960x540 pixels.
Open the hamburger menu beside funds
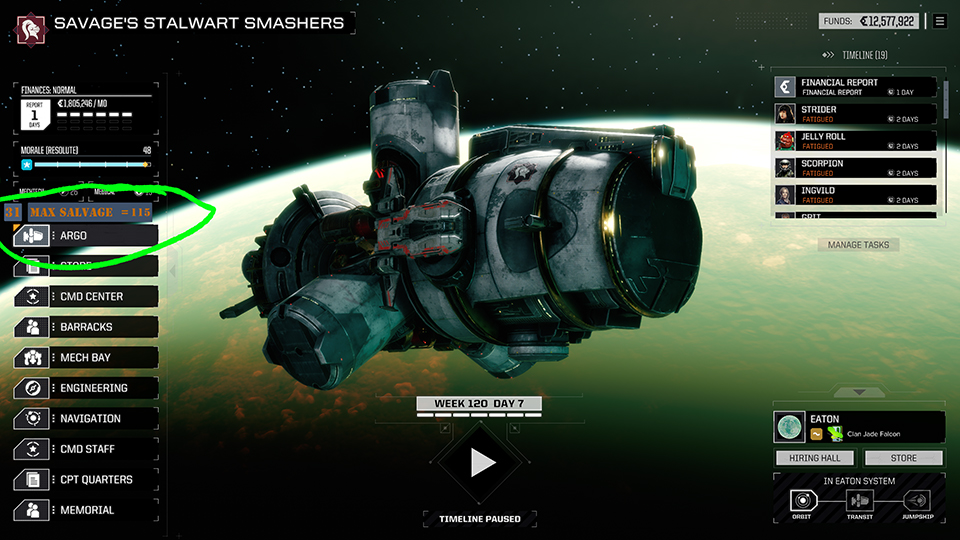tap(940, 21)
